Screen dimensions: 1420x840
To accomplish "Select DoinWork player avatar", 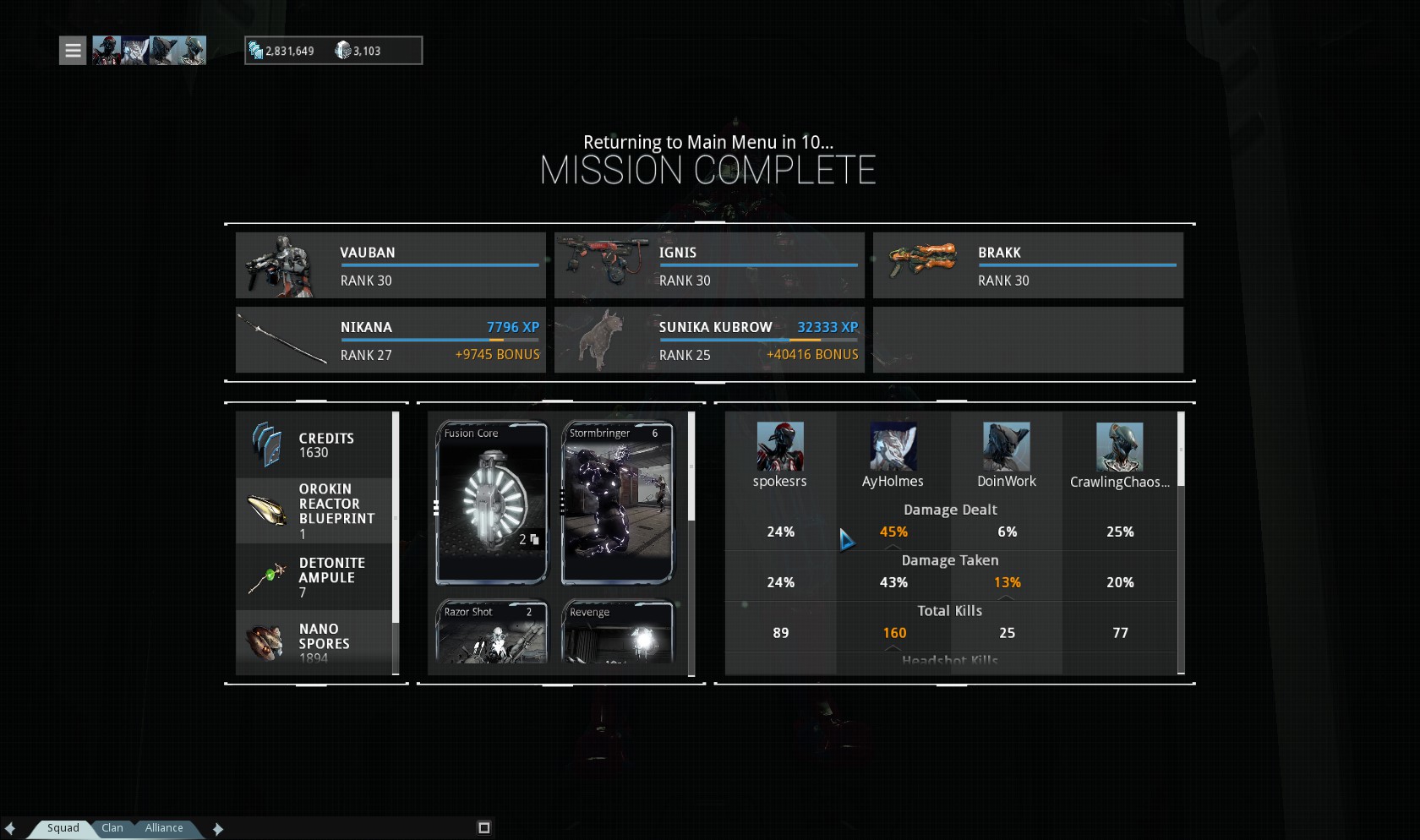I will 1006,447.
